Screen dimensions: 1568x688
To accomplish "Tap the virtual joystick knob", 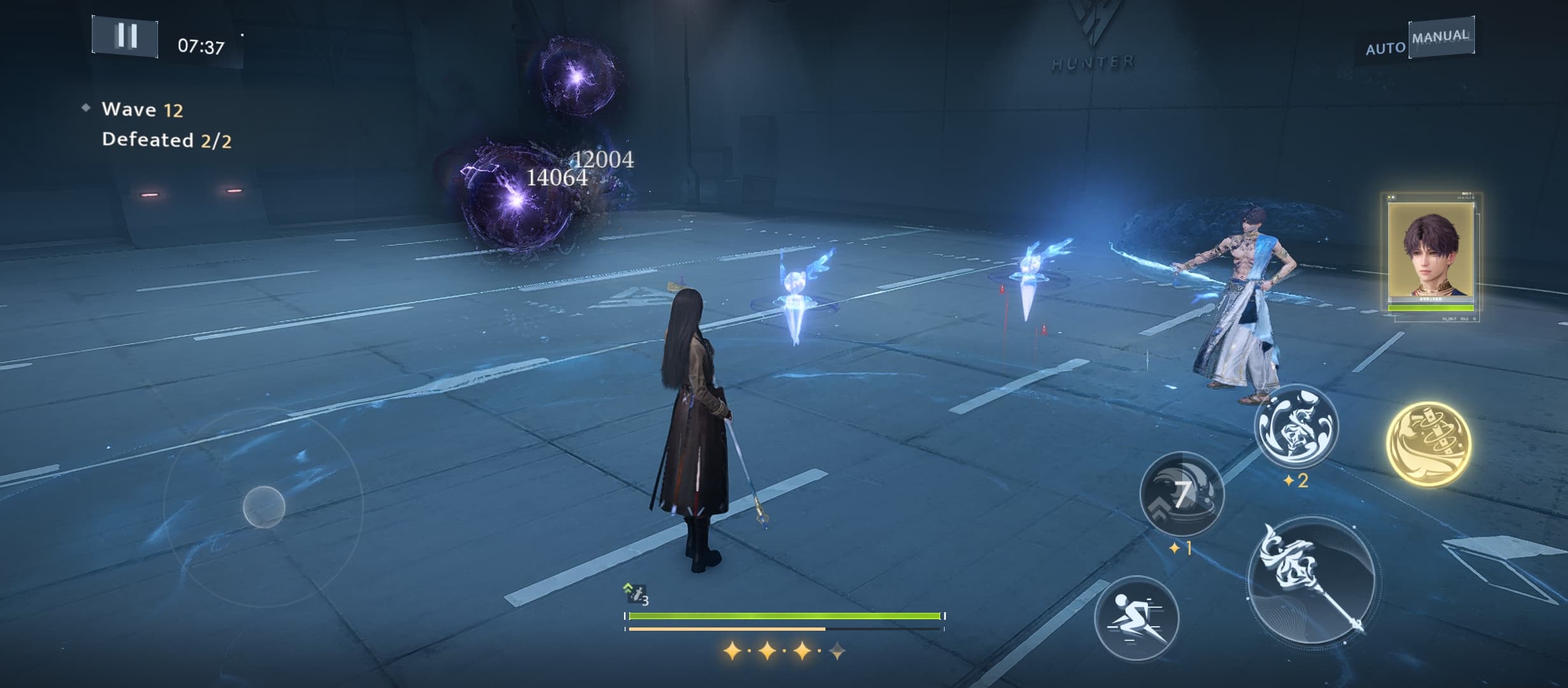I will coord(264,506).
